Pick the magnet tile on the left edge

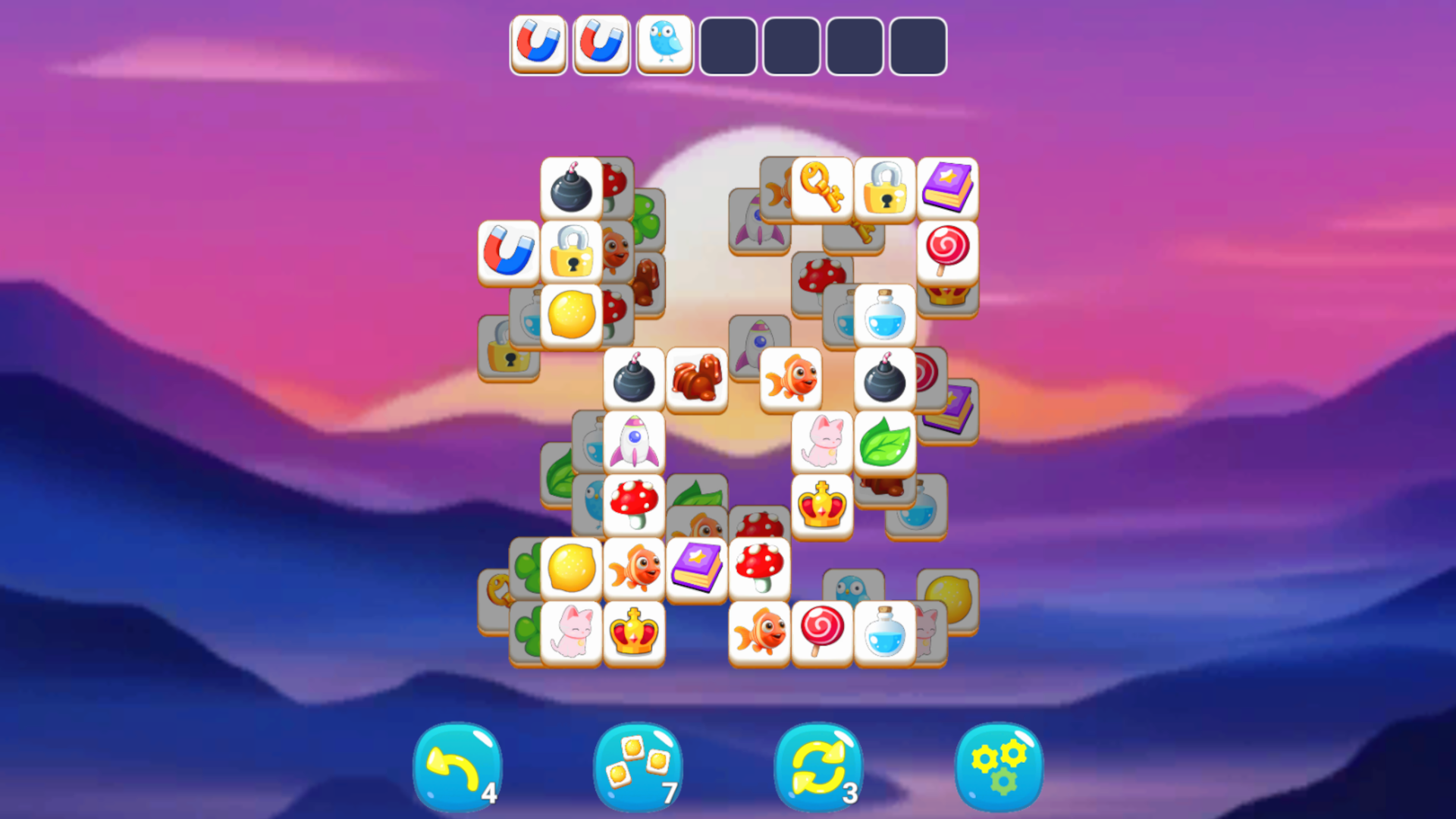coord(510,250)
